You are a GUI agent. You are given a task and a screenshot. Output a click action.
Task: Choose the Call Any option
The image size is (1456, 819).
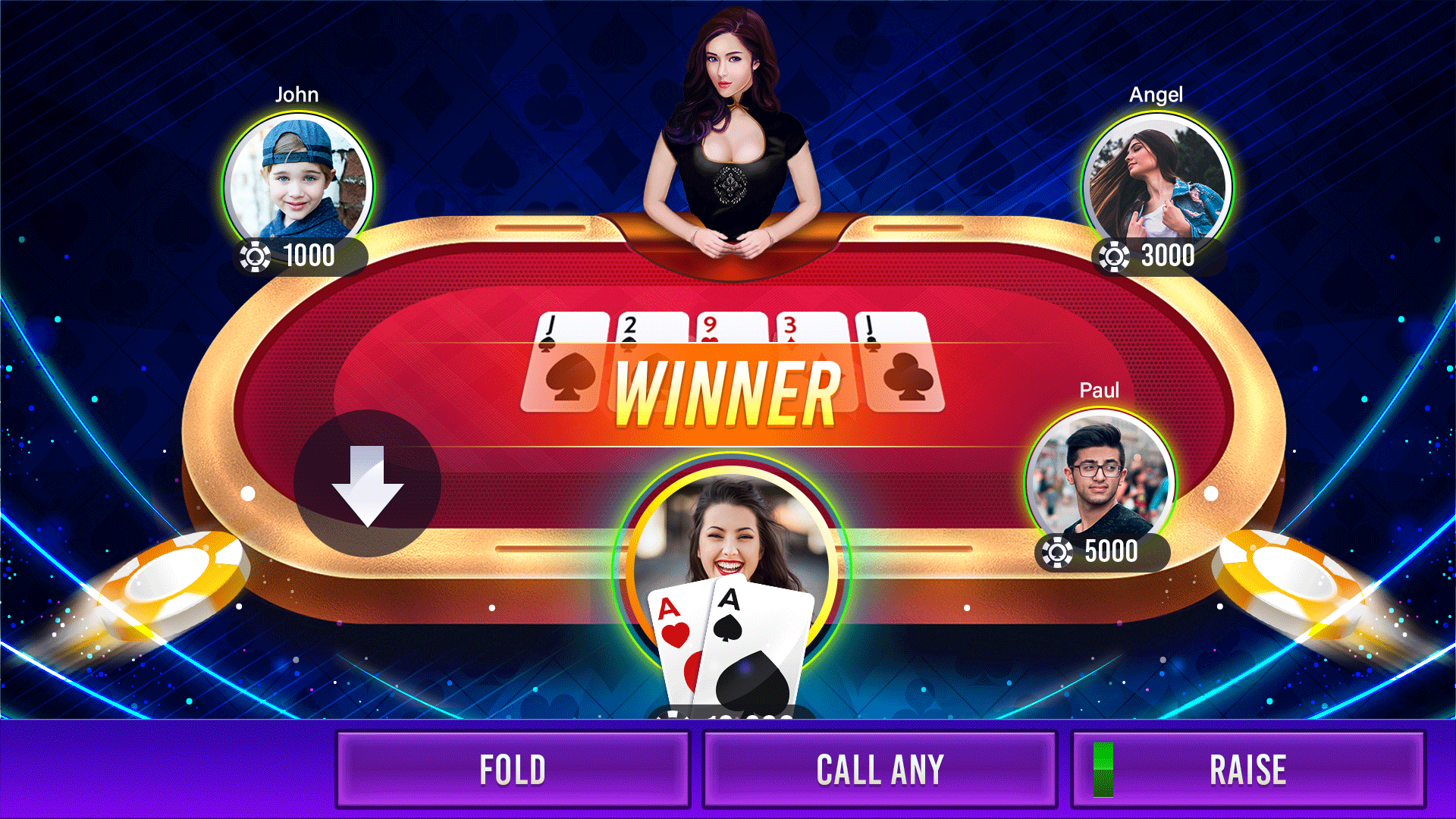(880, 770)
